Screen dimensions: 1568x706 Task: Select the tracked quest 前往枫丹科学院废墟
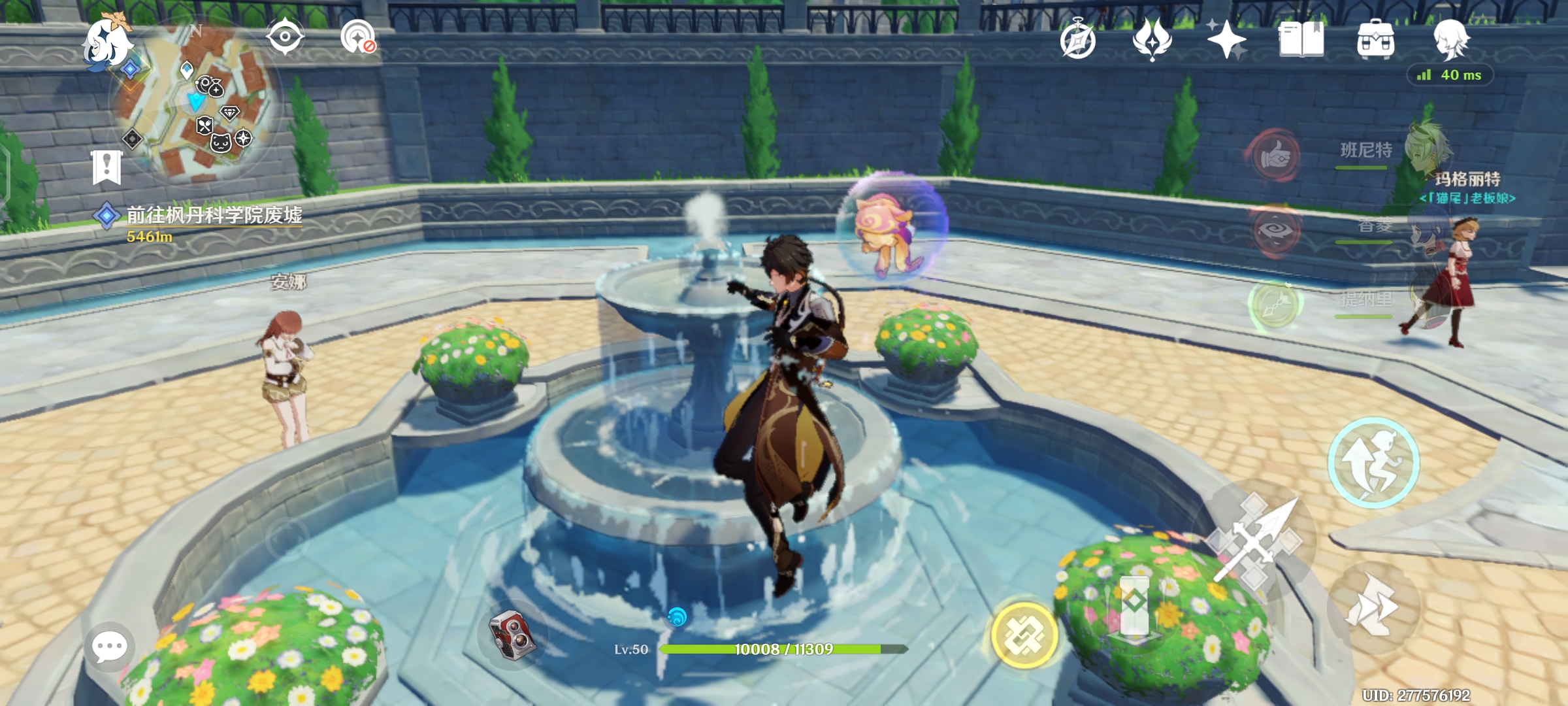(214, 216)
